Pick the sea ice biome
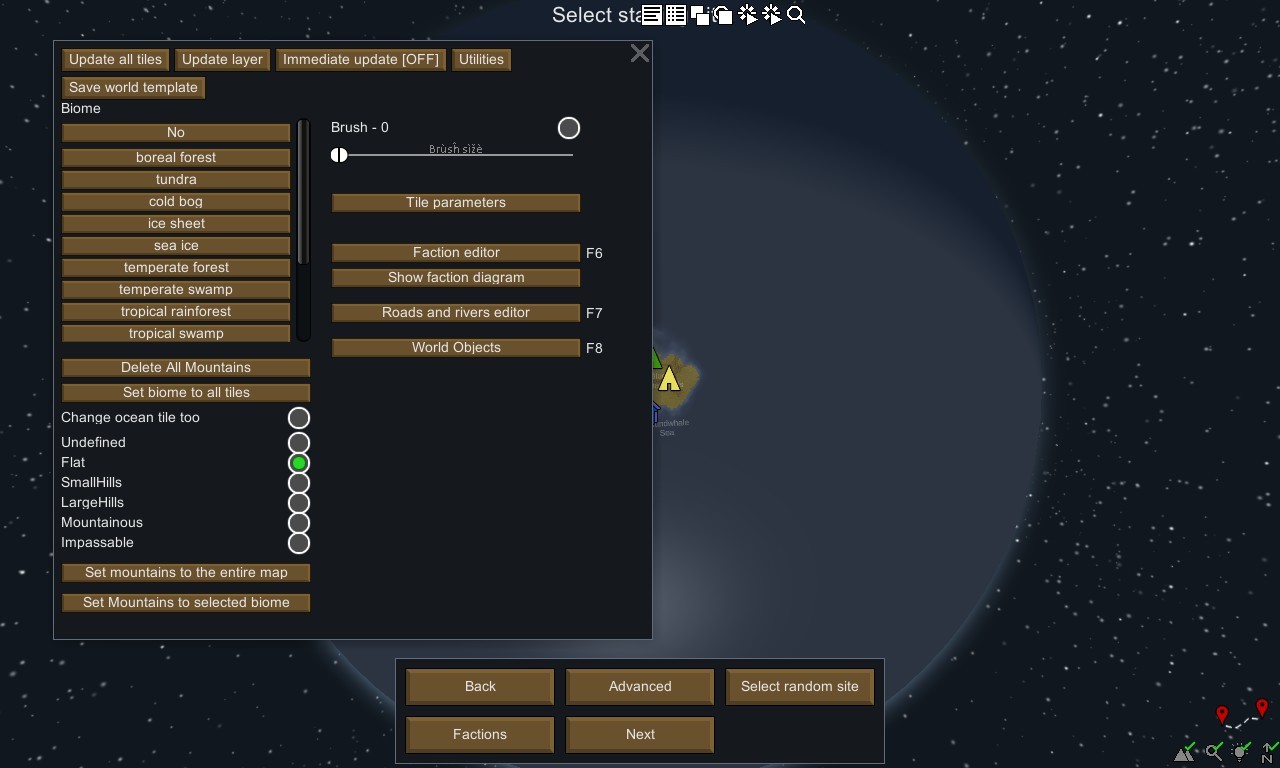The image size is (1280, 768). coord(176,246)
